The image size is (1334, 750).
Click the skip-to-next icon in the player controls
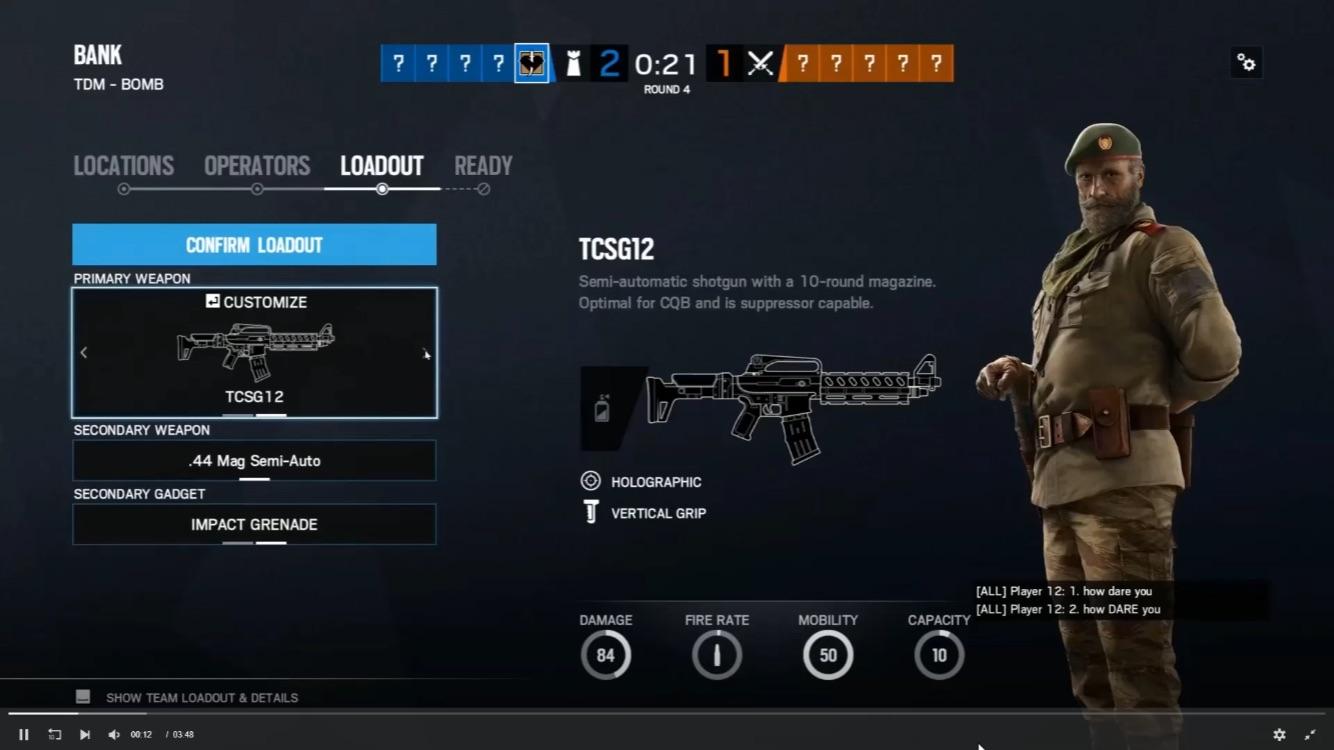coord(85,734)
